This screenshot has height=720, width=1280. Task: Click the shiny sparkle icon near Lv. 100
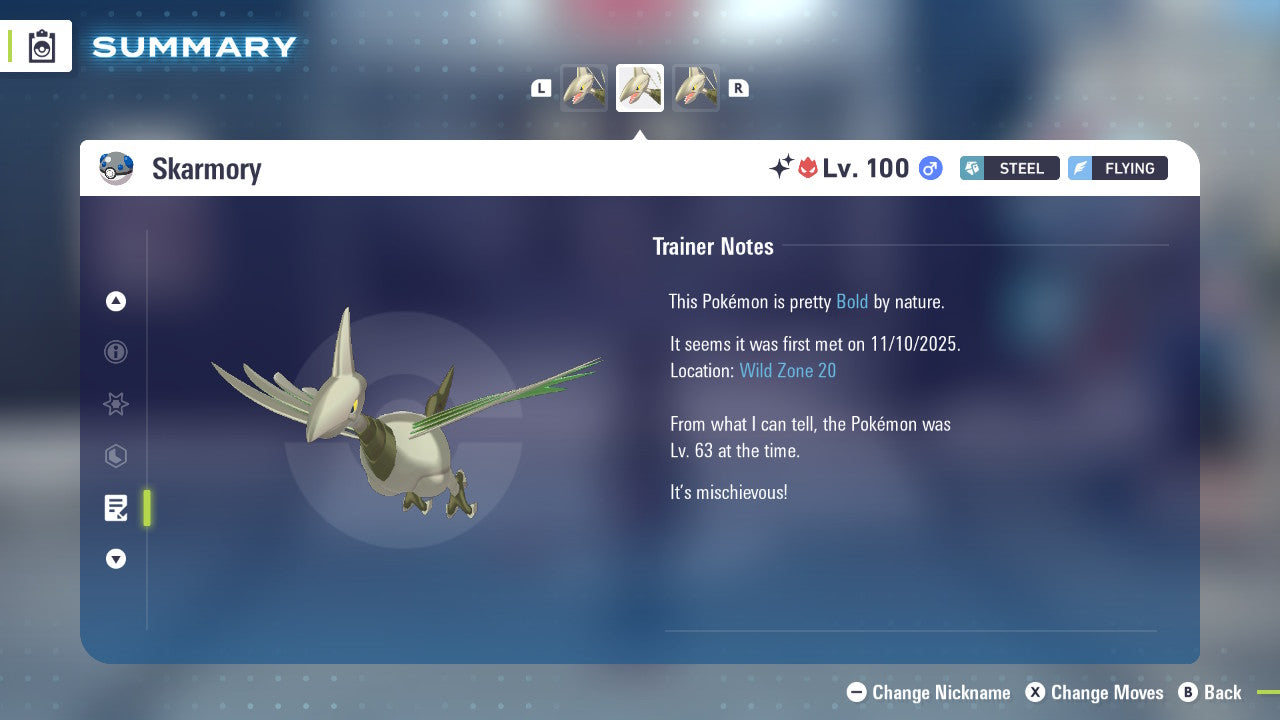tap(784, 168)
